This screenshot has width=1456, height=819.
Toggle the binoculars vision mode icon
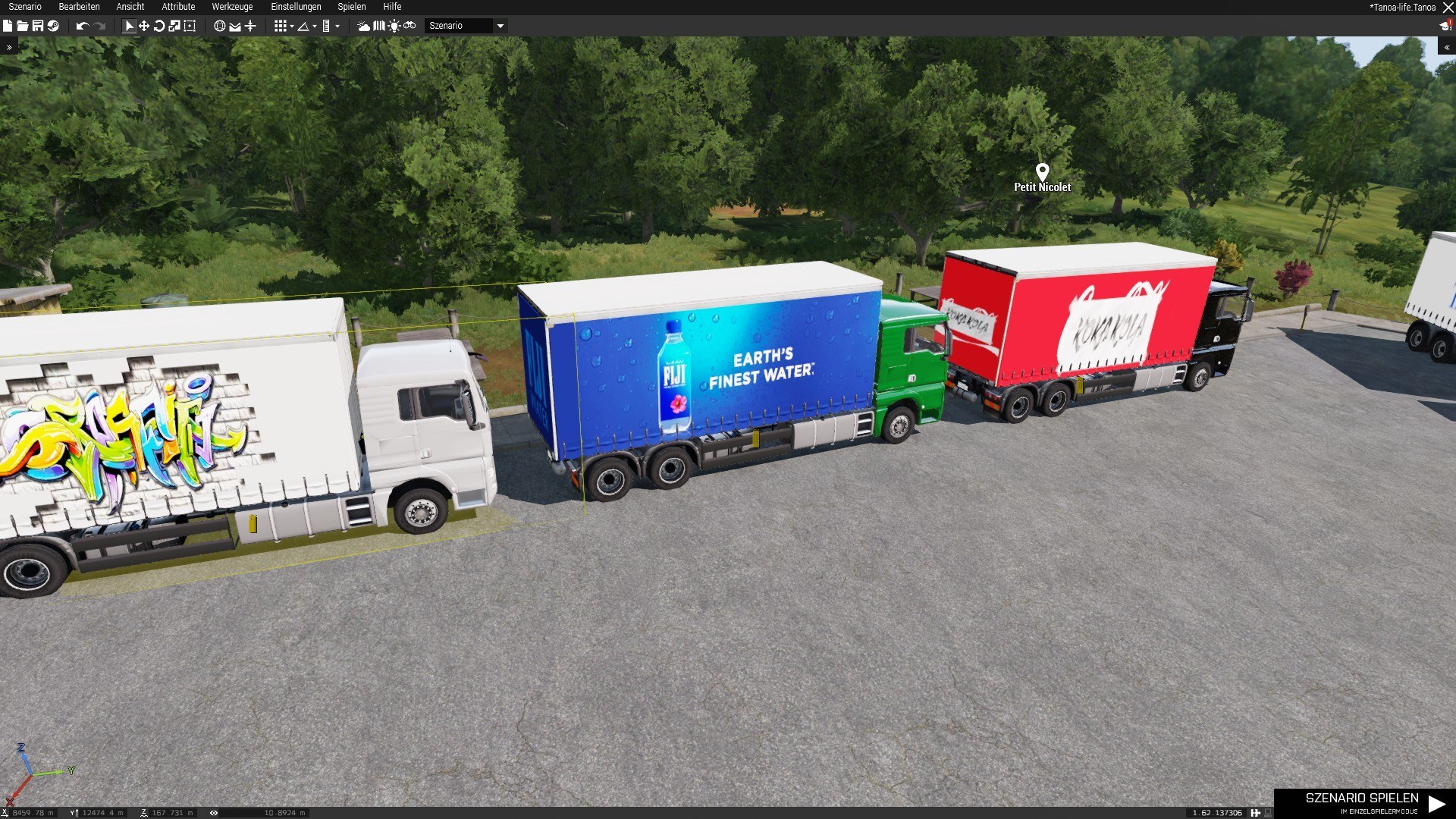pyautogui.click(x=409, y=26)
